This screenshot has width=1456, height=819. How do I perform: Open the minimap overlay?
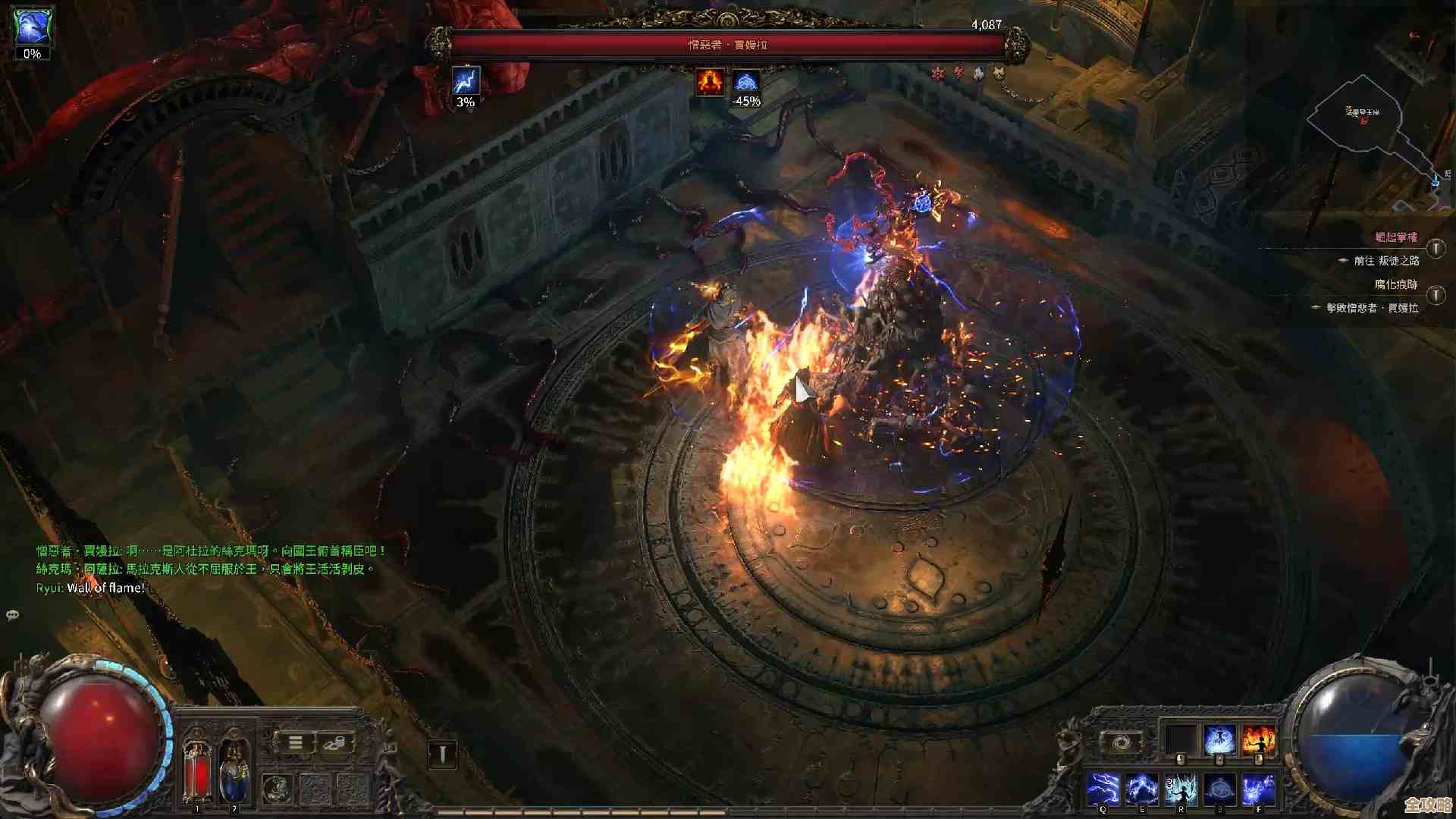[x=1365, y=129]
